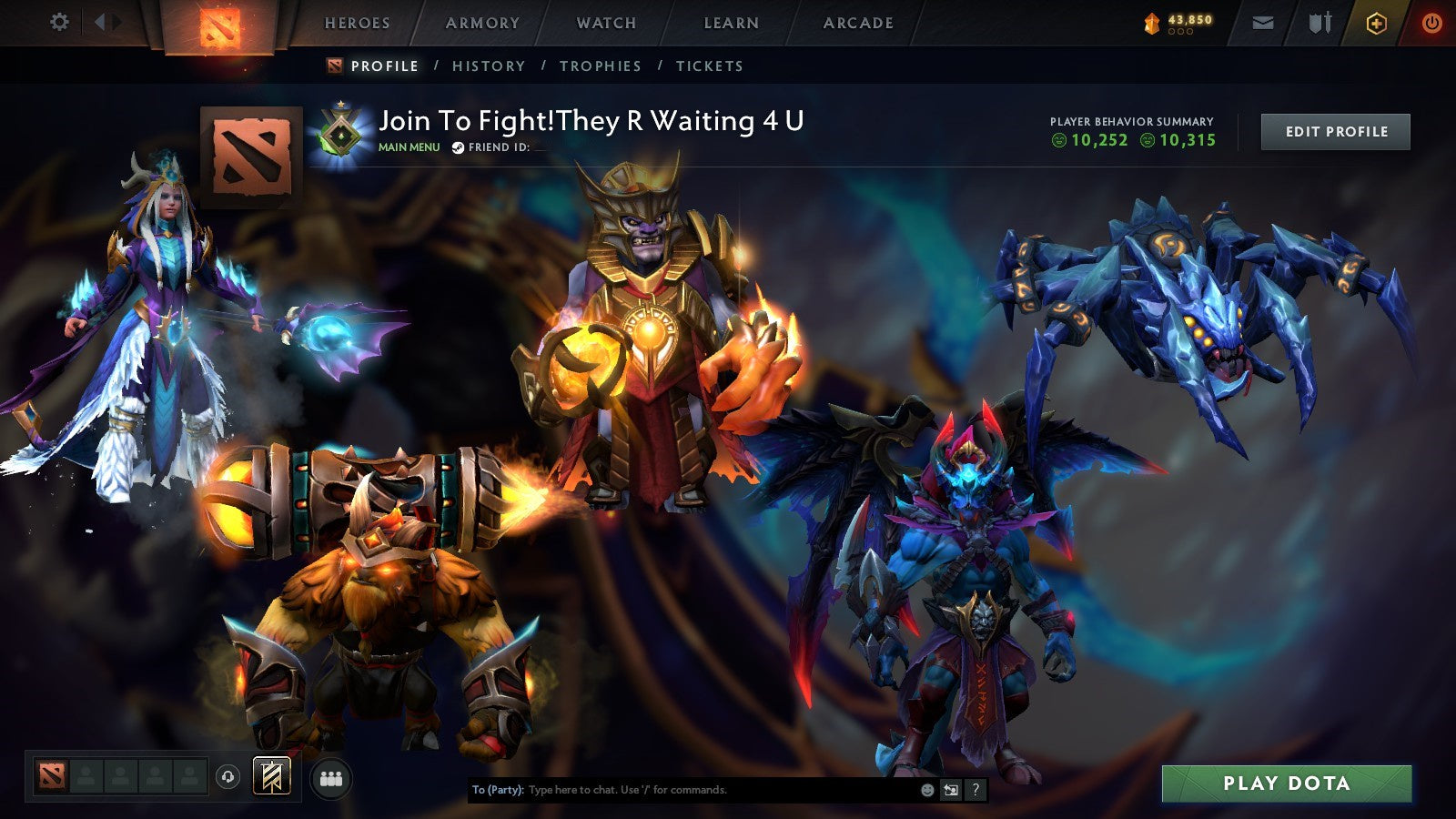Toggle the whisper/chat target icon near chat box
This screenshot has width=1456, height=819.
951,790
